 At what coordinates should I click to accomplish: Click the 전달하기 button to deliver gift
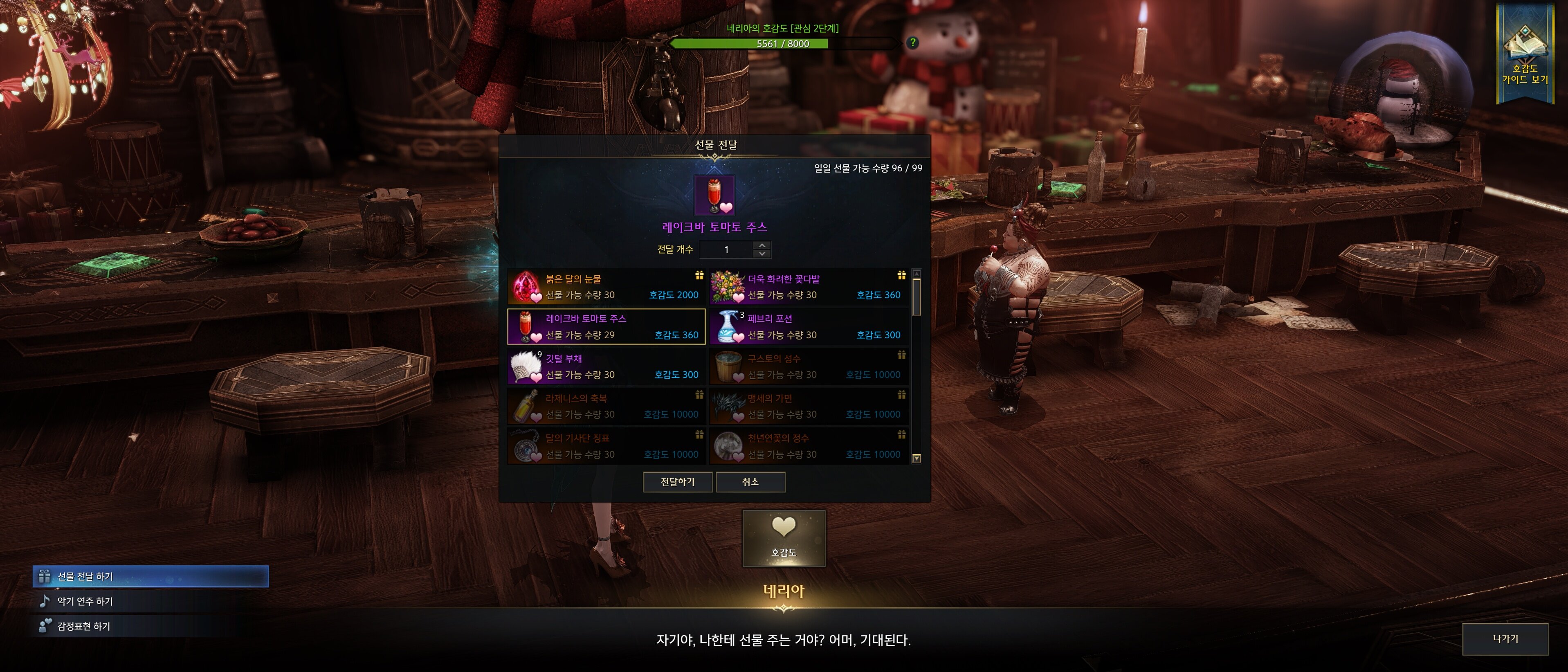click(678, 482)
